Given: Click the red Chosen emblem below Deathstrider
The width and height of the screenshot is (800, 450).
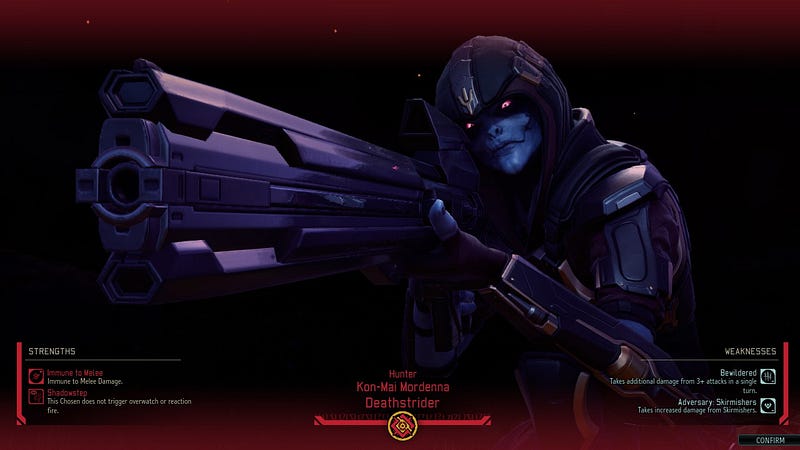Looking at the screenshot, I should [x=400, y=426].
